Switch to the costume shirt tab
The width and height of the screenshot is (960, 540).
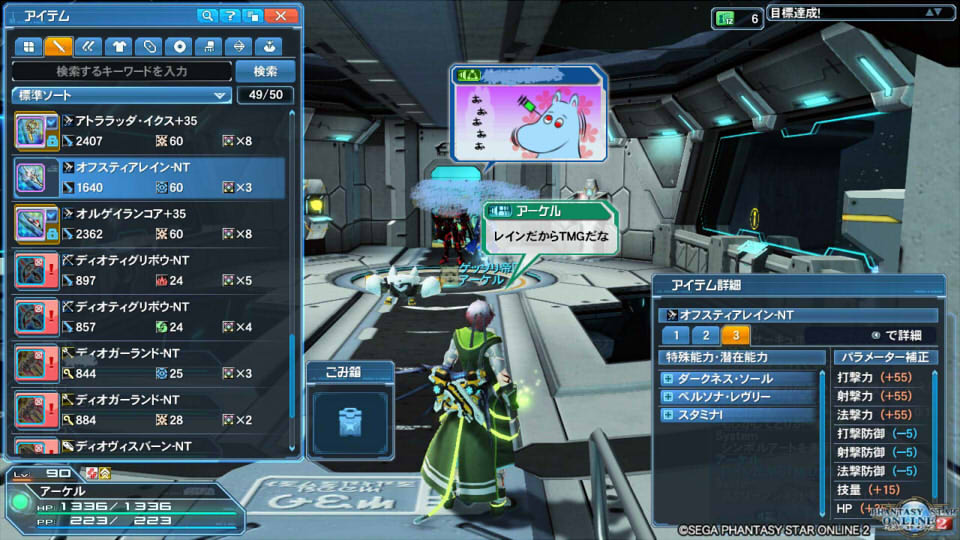click(119, 46)
